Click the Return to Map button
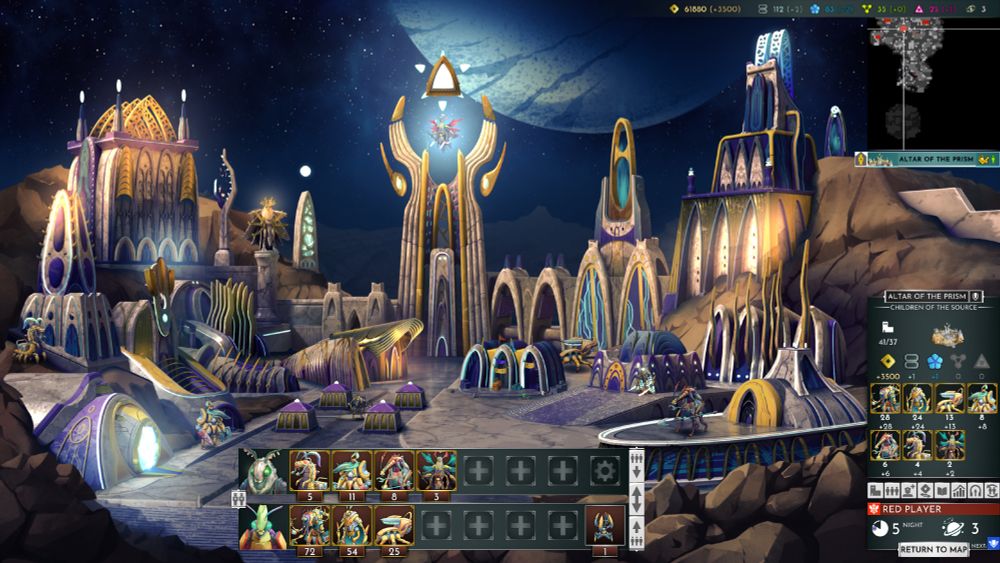The image size is (1000, 563). 932,549
